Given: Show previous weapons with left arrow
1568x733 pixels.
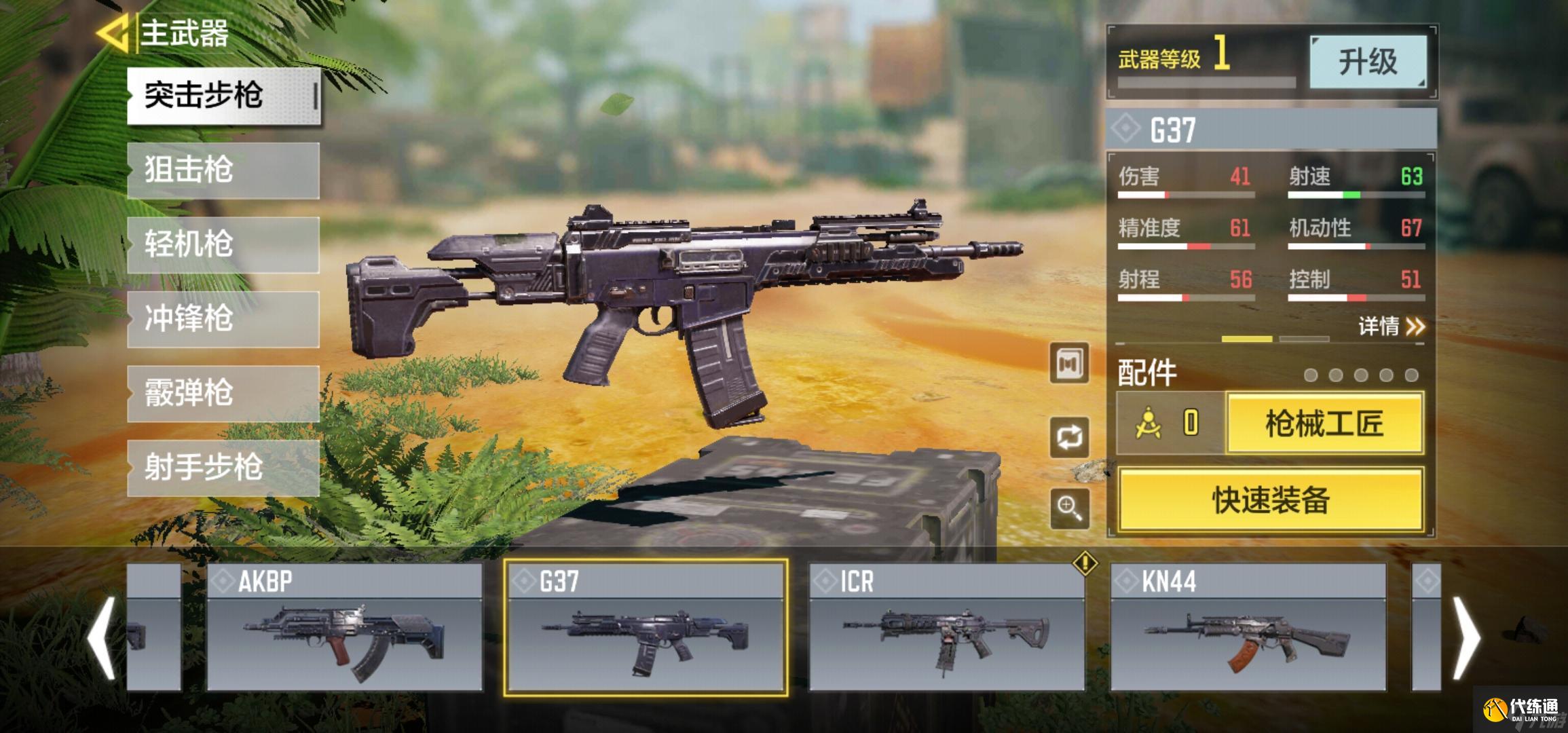Looking at the screenshot, I should point(102,638).
